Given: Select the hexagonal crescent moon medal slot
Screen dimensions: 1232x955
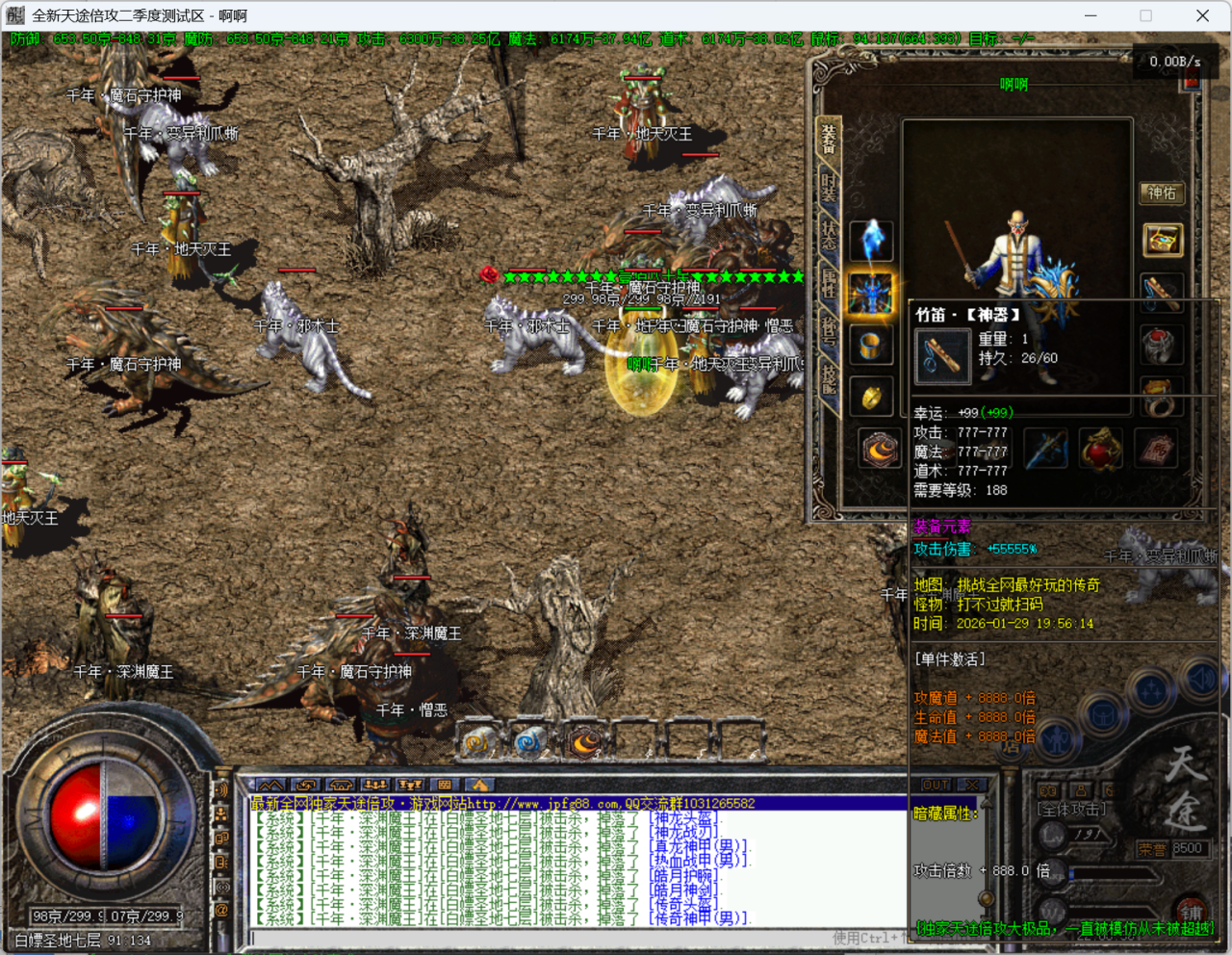Looking at the screenshot, I should [878, 449].
